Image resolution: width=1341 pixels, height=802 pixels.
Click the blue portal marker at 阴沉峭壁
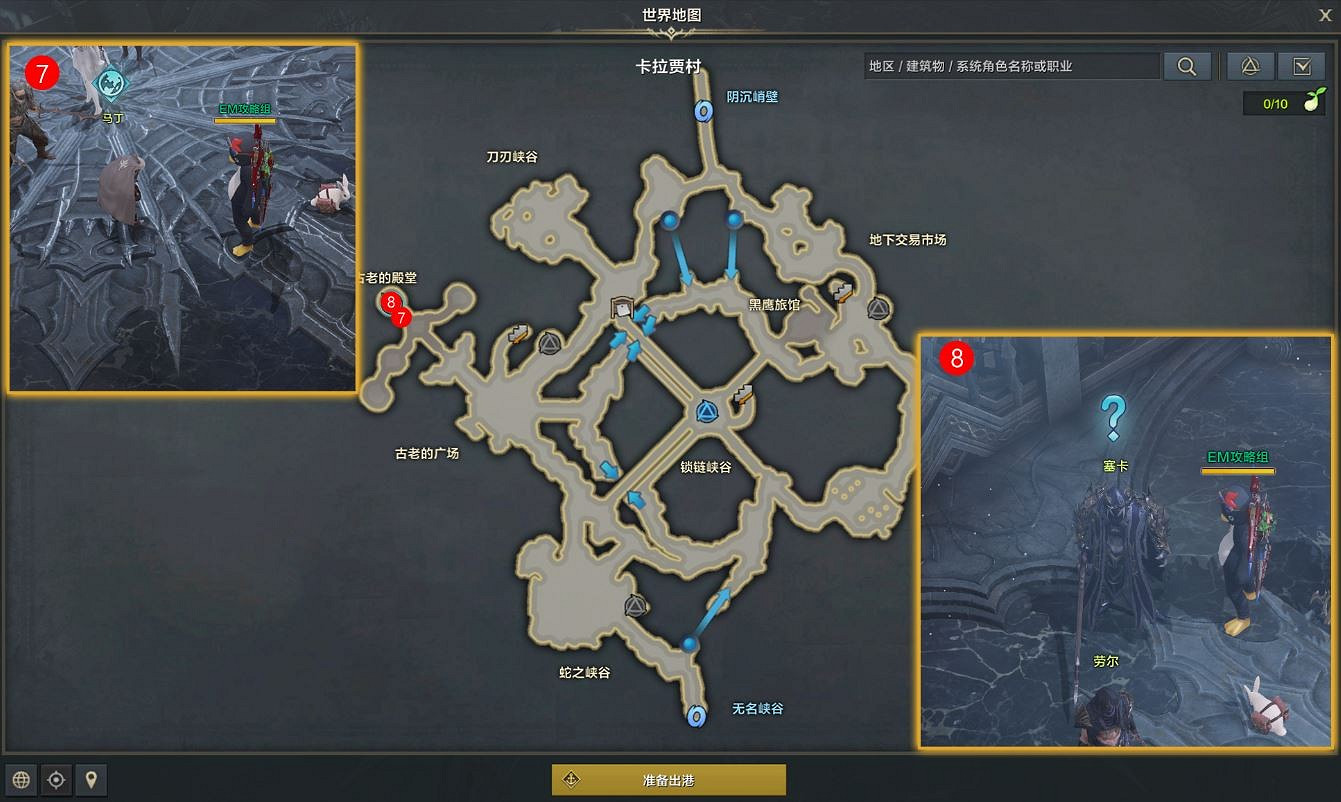[703, 112]
